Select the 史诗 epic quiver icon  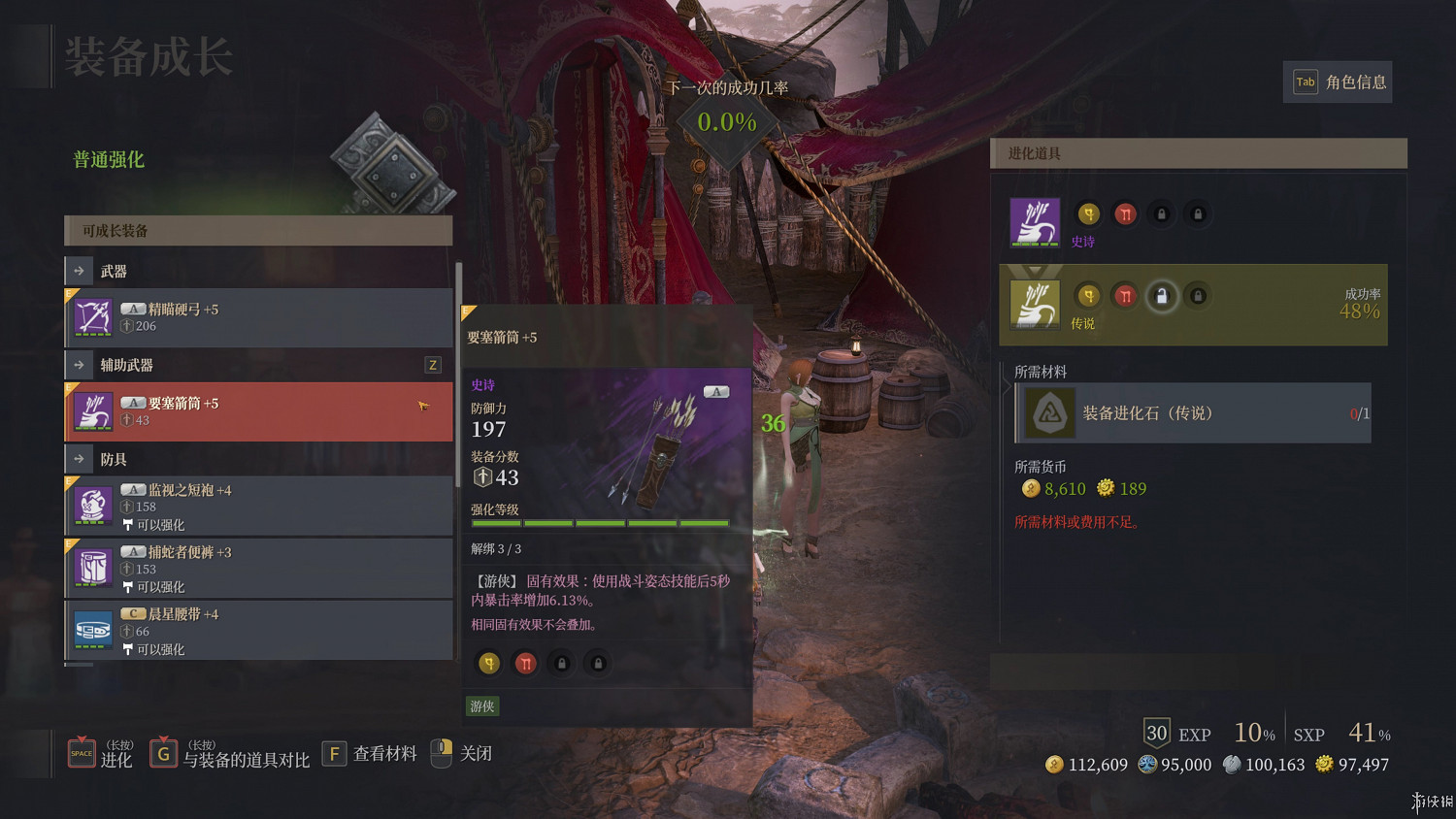pos(1035,222)
